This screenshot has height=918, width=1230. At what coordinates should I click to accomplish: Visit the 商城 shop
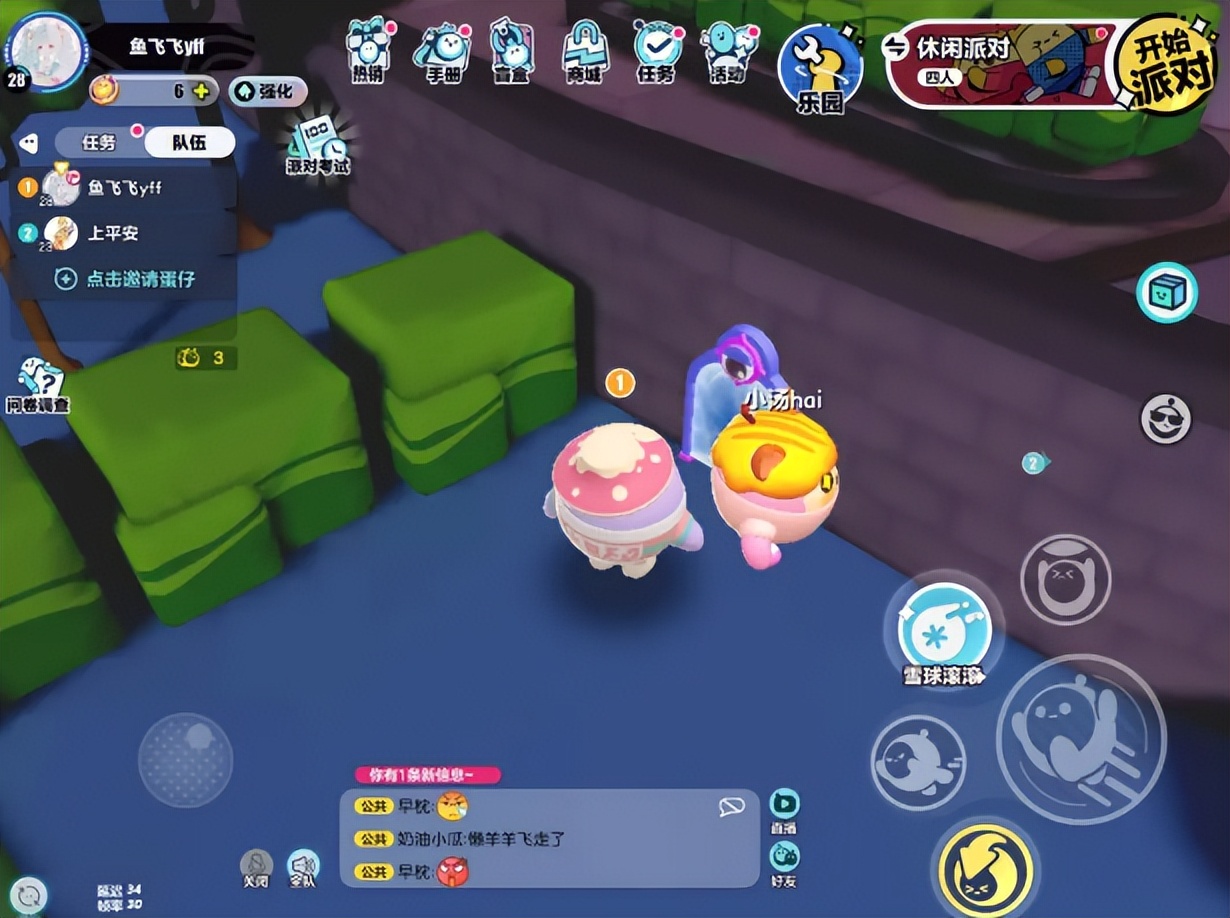point(585,48)
